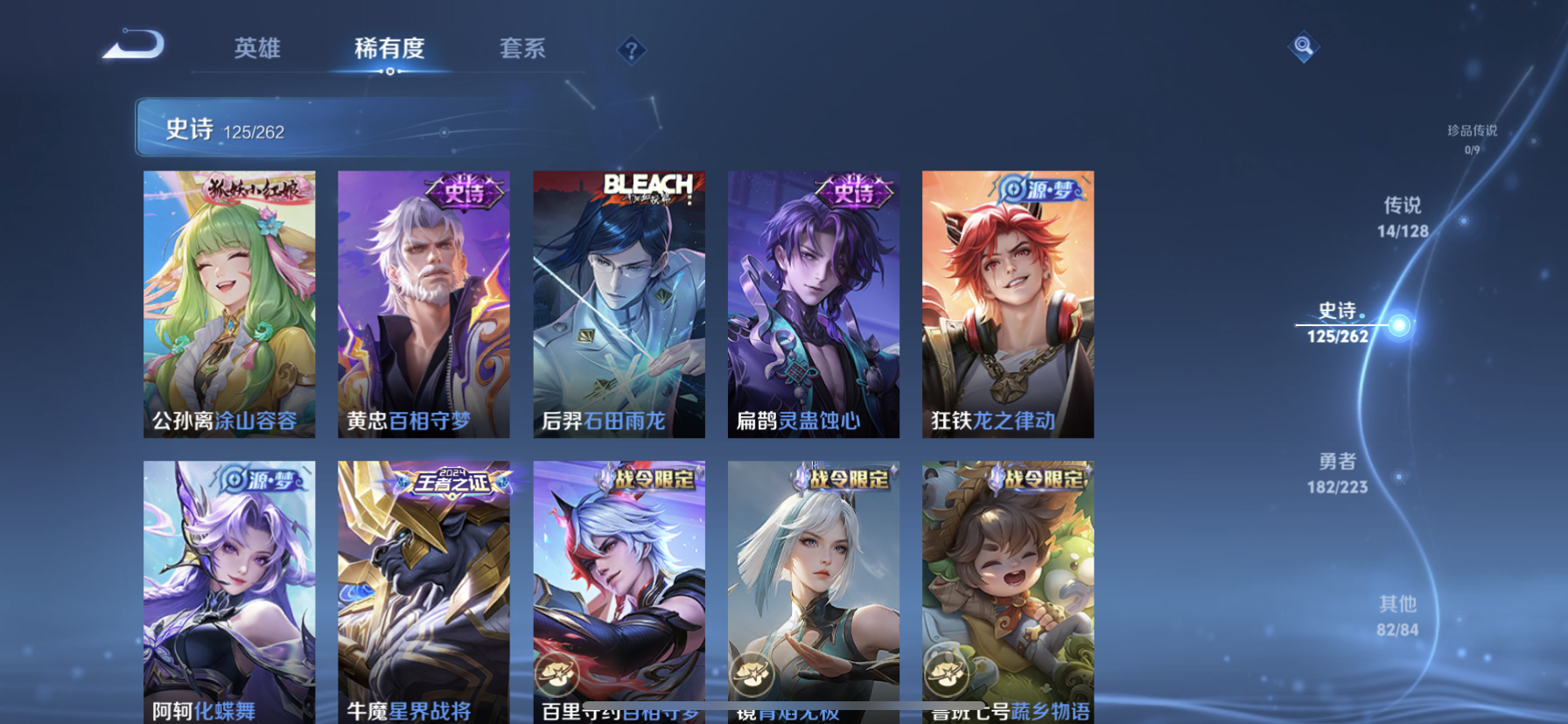Image resolution: width=1568 pixels, height=724 pixels.
Task: Open the skin search magnifier
Action: click(1303, 46)
